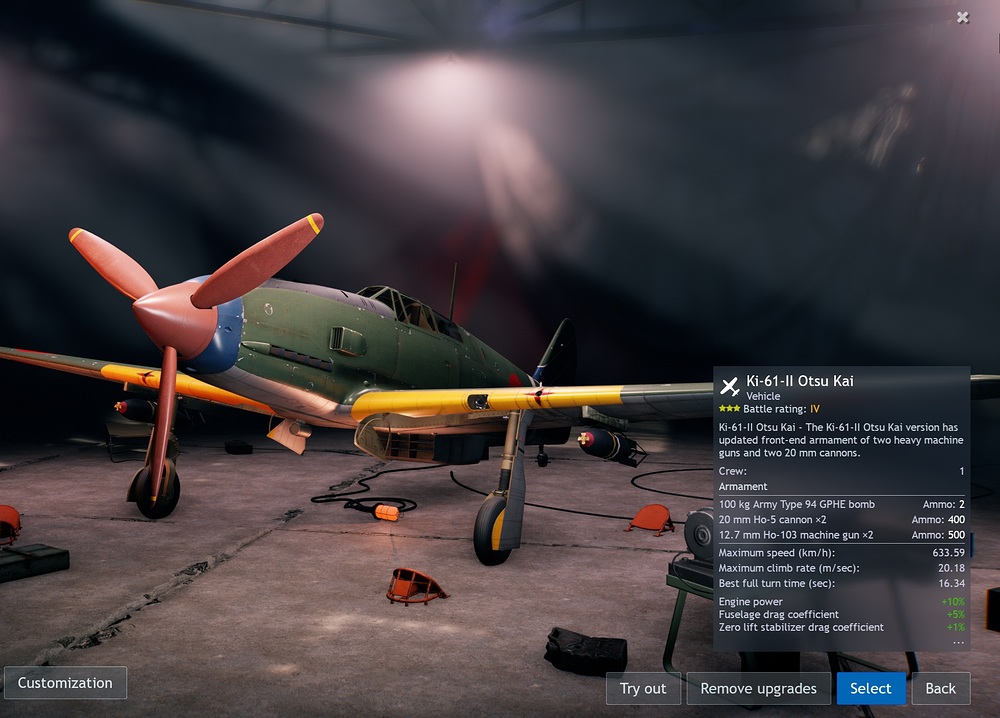
Task: Open the Customization menu
Action: [65, 683]
